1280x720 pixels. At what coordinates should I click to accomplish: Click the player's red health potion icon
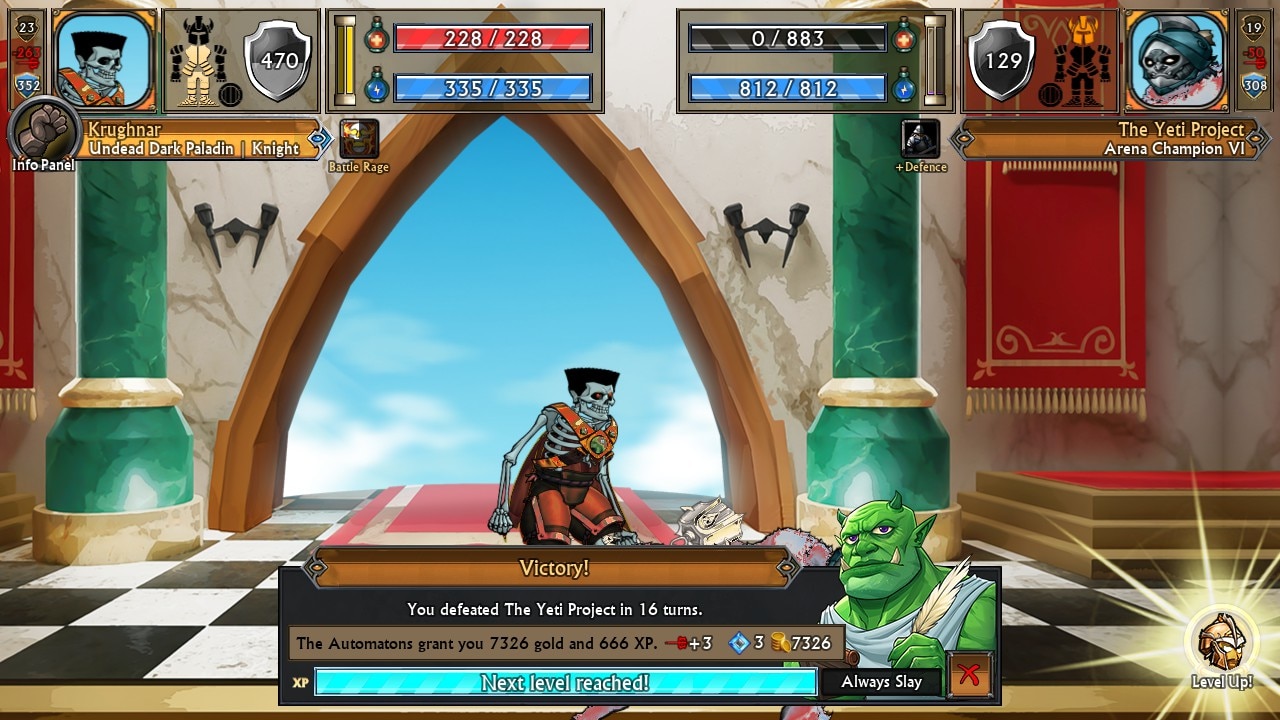tap(376, 38)
